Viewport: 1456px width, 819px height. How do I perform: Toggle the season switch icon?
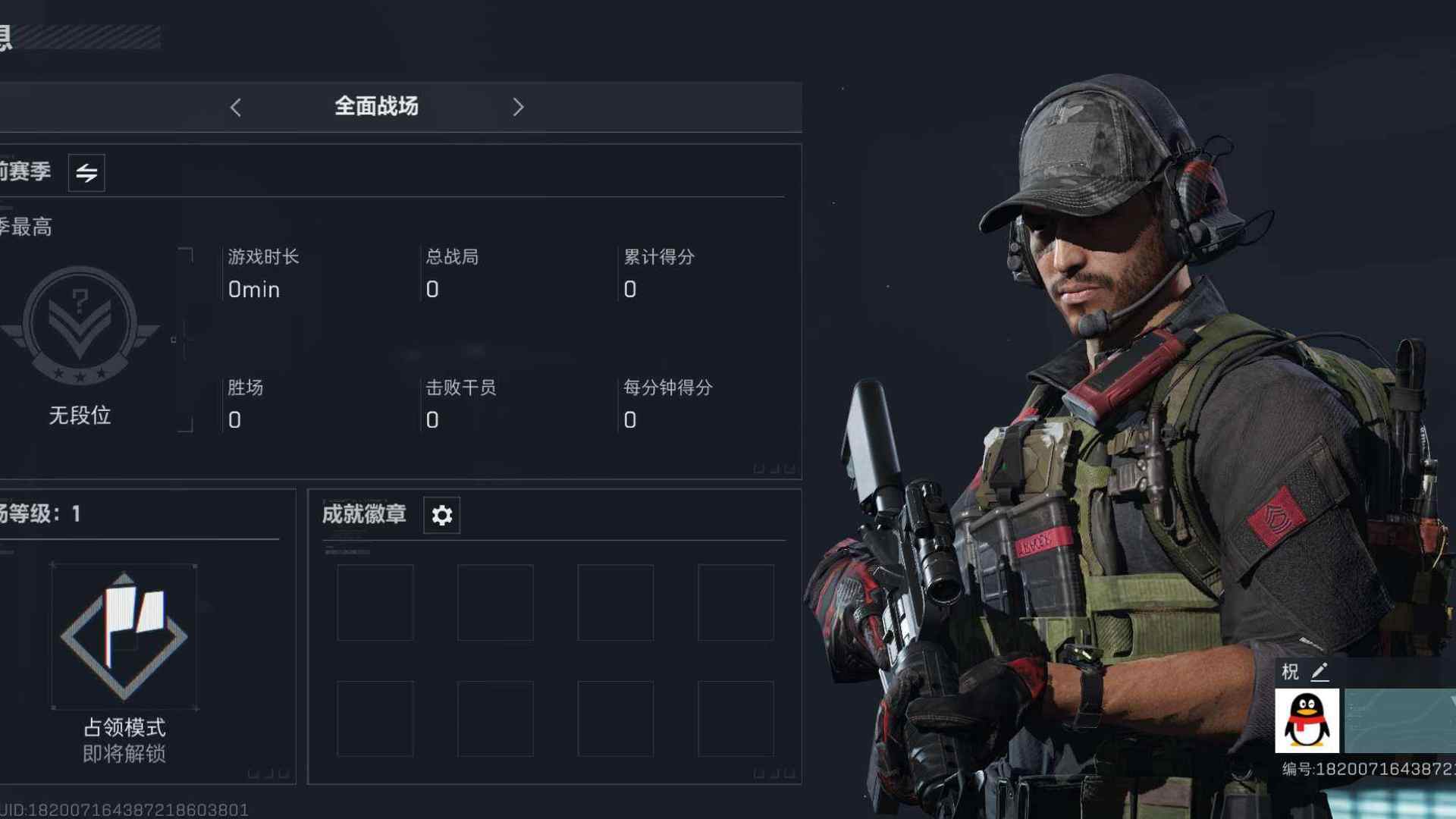tap(86, 173)
